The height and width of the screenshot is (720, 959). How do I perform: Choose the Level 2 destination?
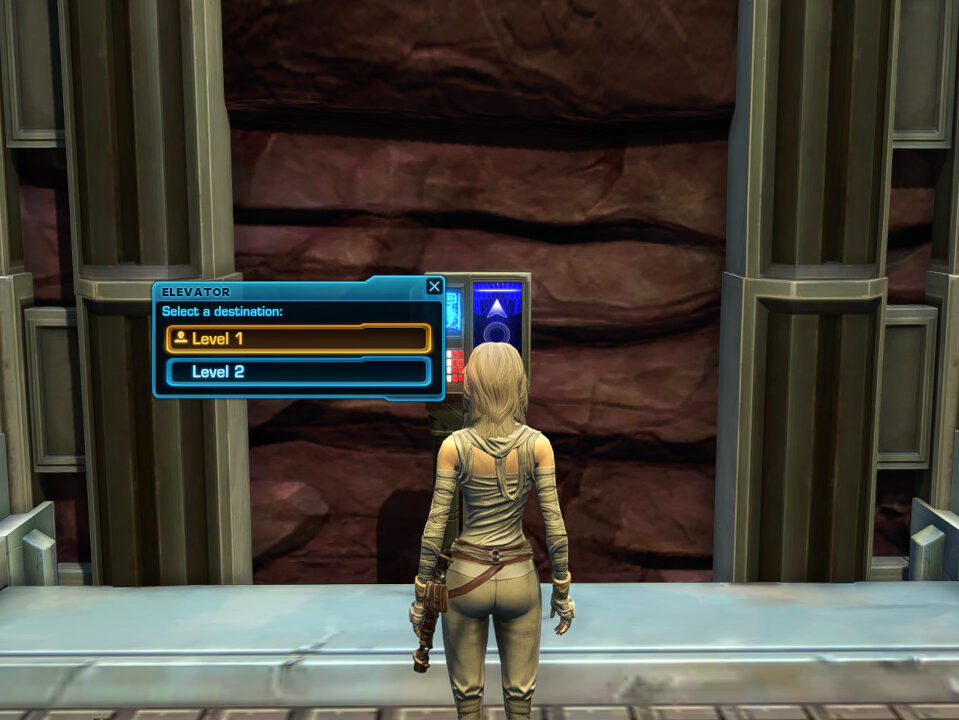(x=298, y=372)
